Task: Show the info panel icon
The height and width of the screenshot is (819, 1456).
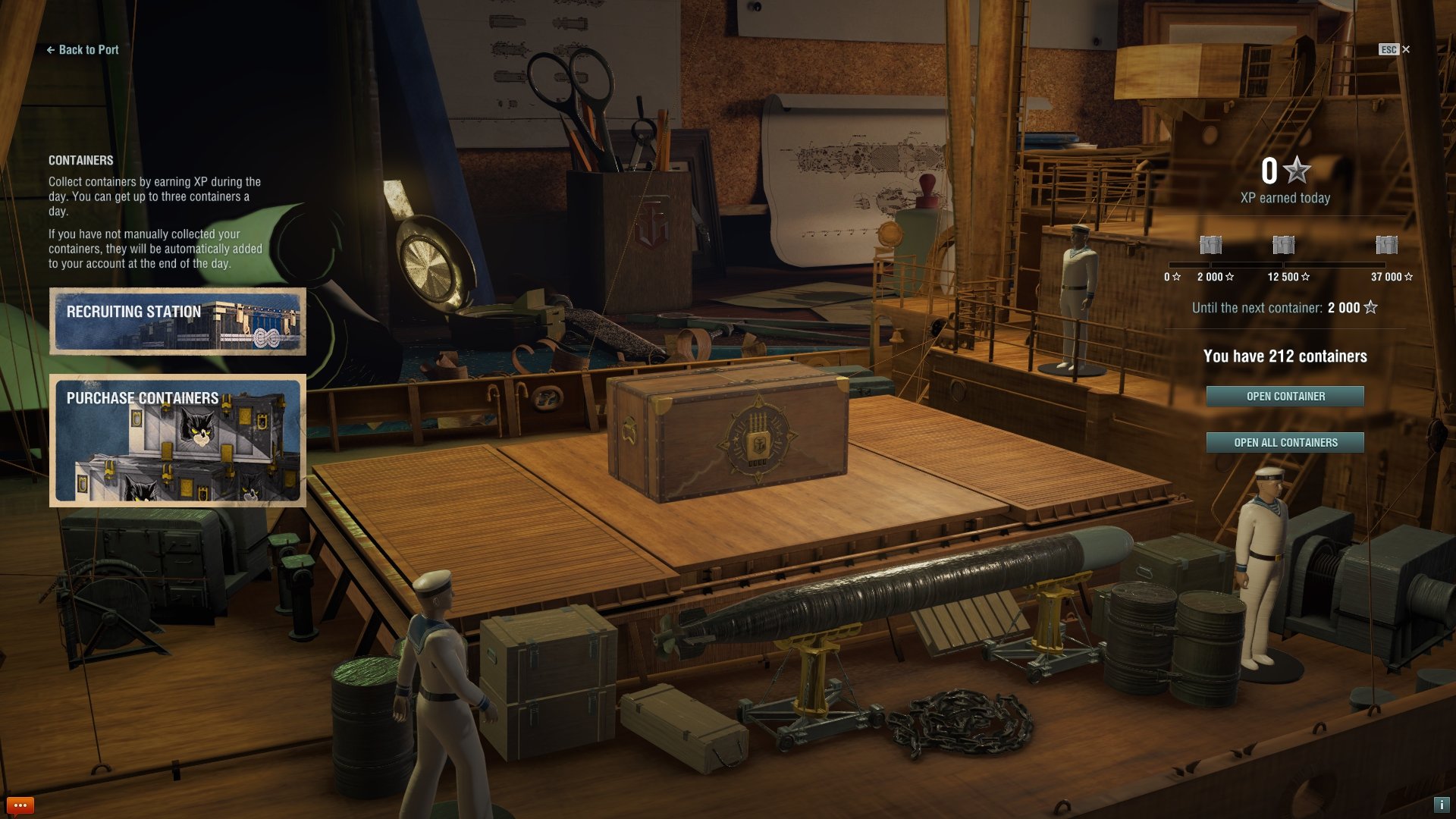Action: 1441,805
